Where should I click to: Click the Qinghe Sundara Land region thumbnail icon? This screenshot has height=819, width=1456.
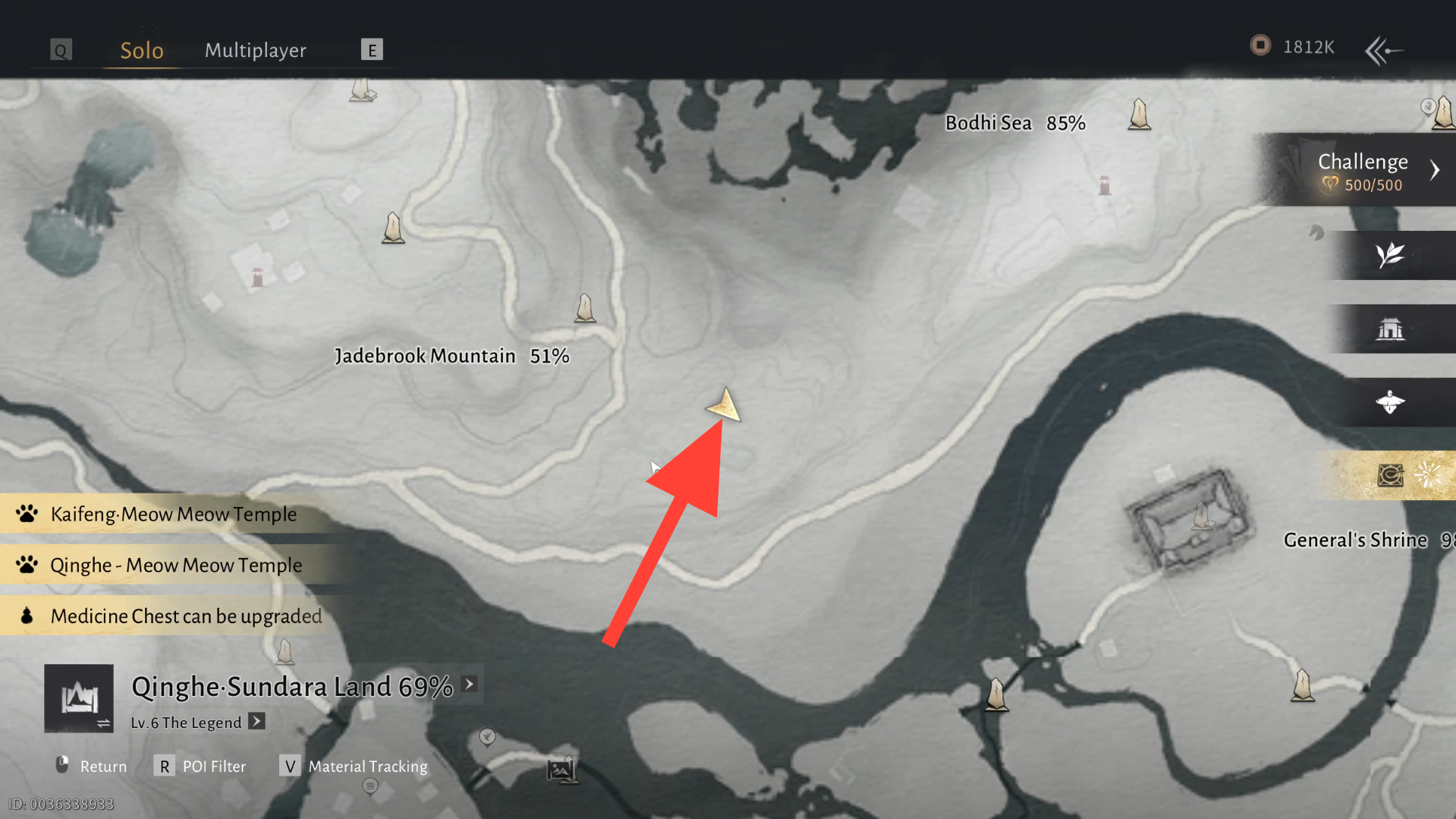tap(78, 698)
